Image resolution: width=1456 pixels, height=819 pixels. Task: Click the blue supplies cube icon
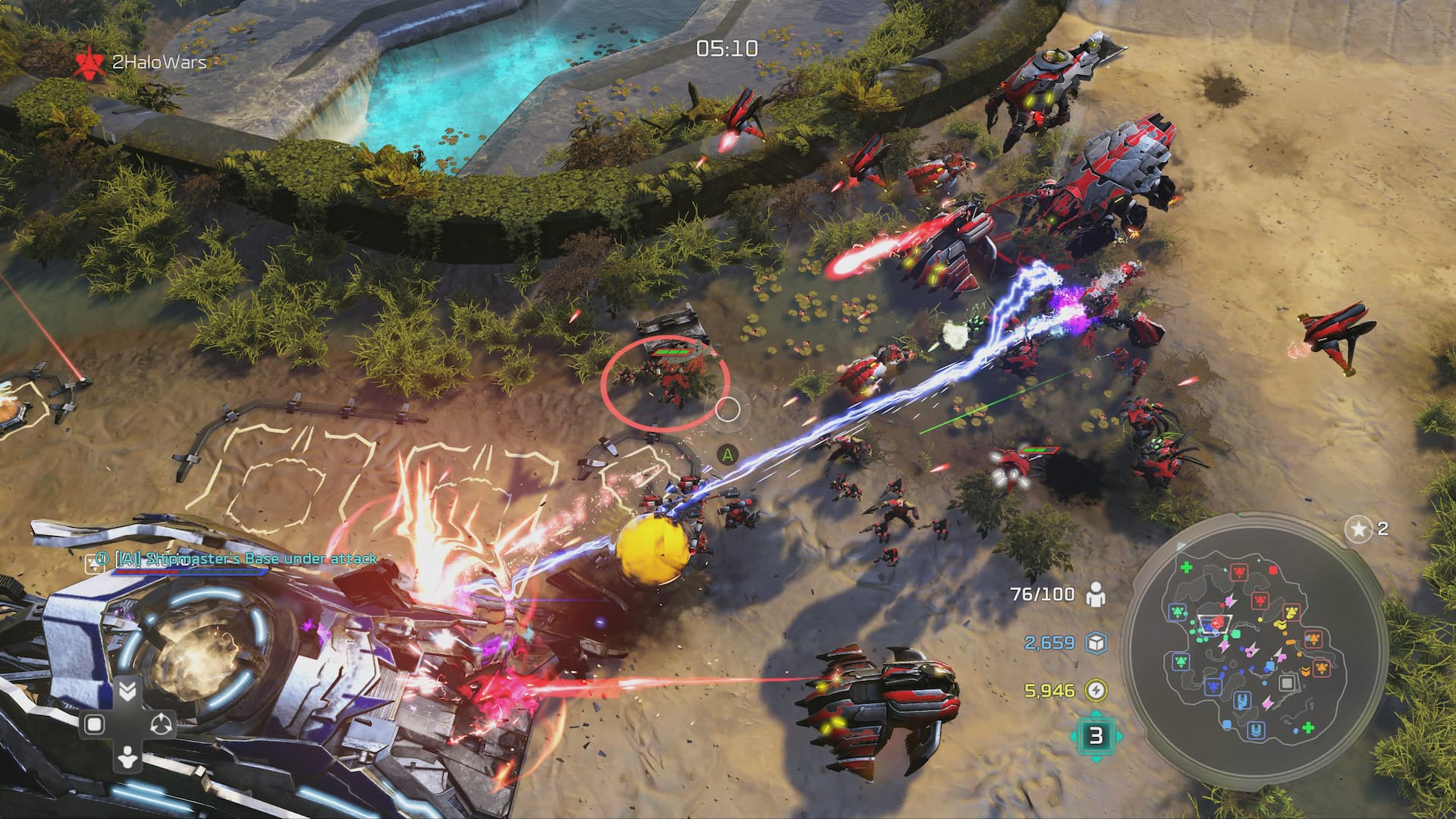click(x=1097, y=642)
